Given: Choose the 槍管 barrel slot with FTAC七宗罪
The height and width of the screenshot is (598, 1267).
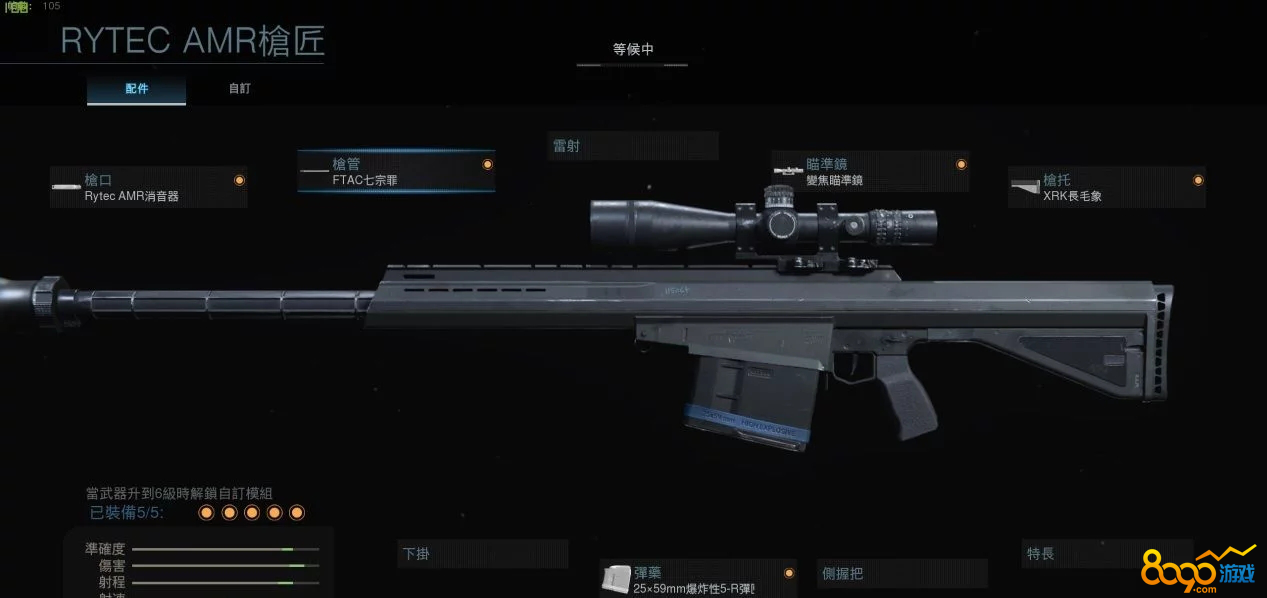Looking at the screenshot, I should [396, 171].
